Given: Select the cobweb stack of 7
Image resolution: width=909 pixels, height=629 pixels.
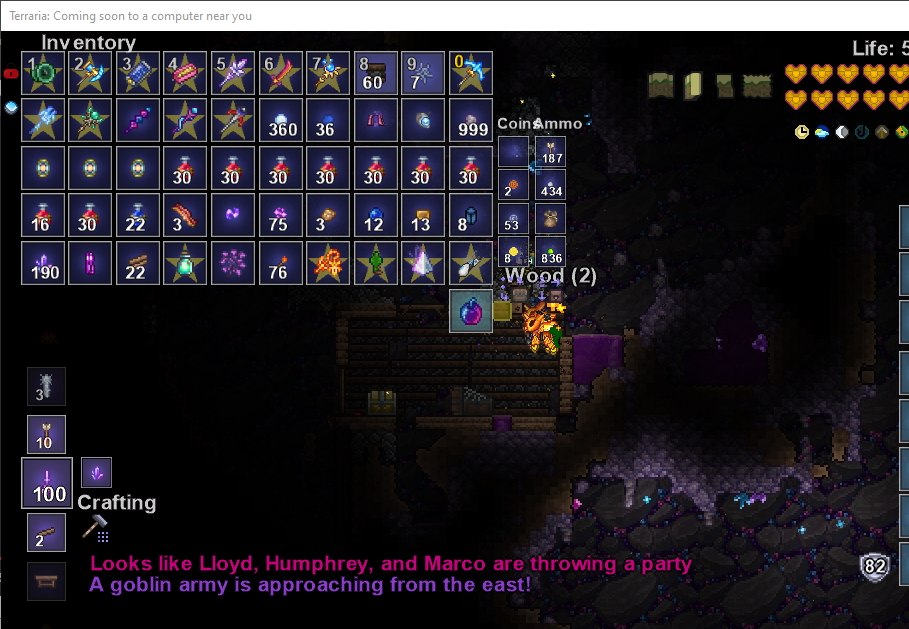Looking at the screenshot, I should (422, 73).
